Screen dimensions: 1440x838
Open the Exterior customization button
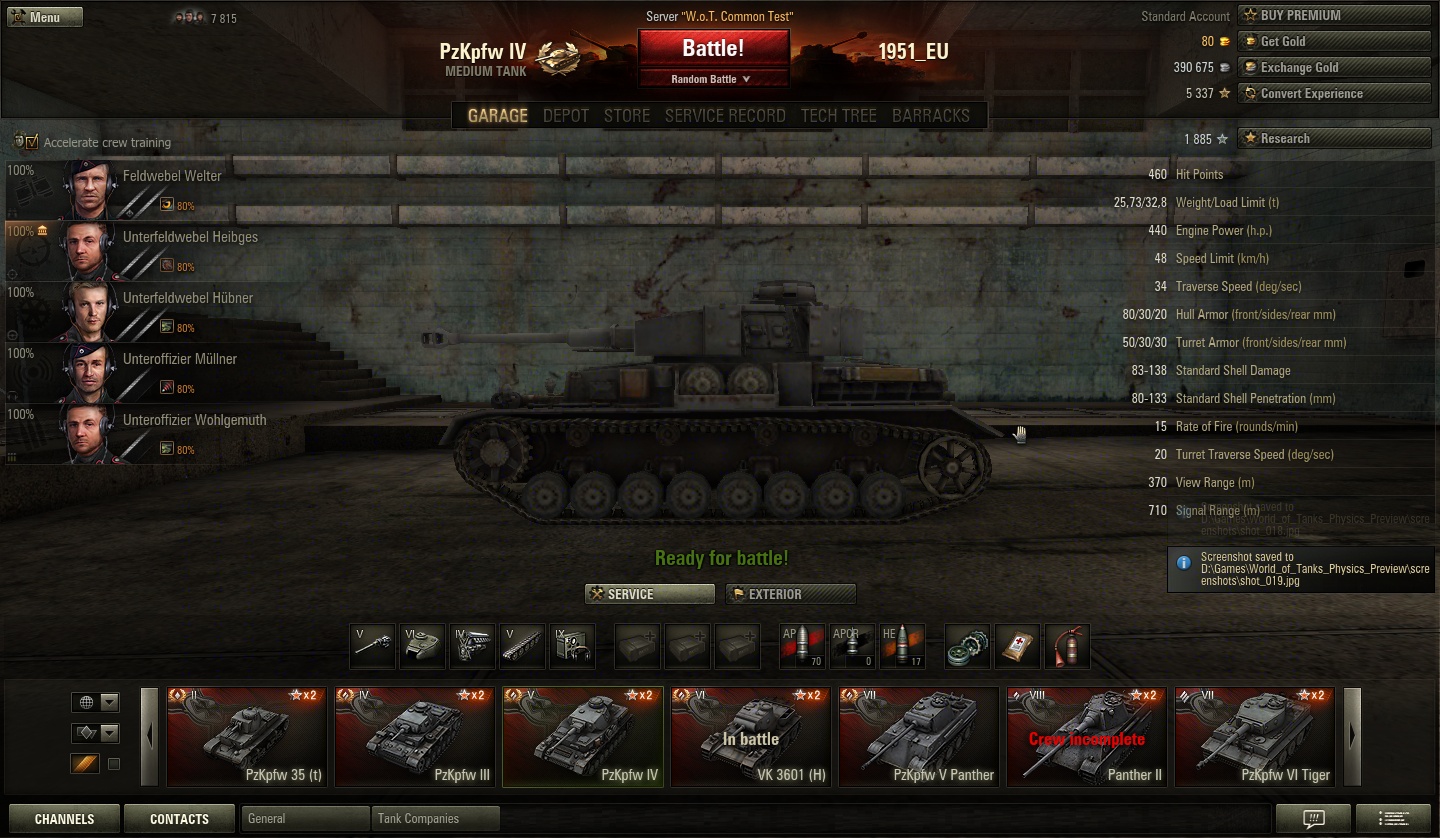pyautogui.click(x=790, y=594)
